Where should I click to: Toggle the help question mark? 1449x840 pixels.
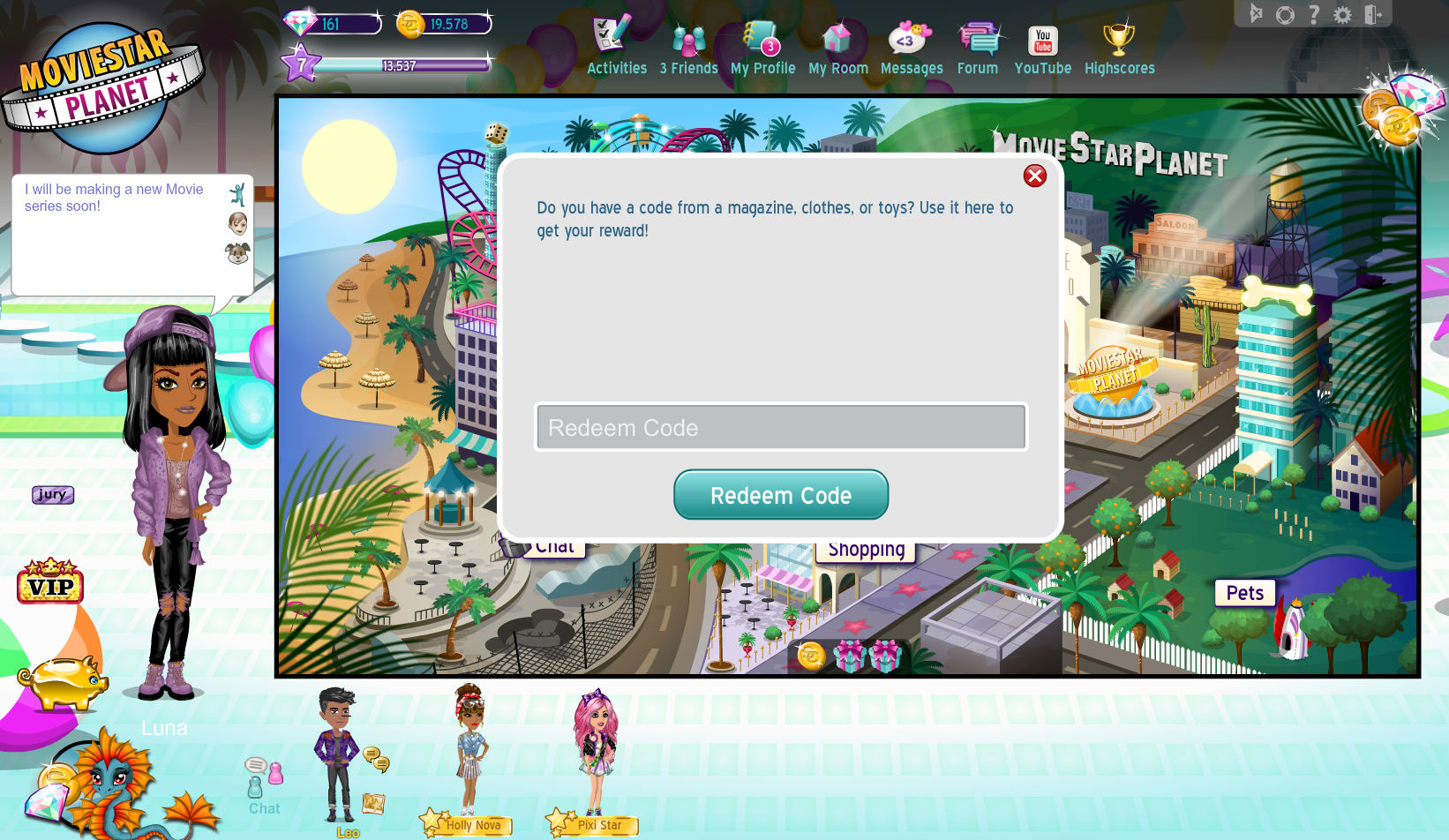pos(1315,14)
